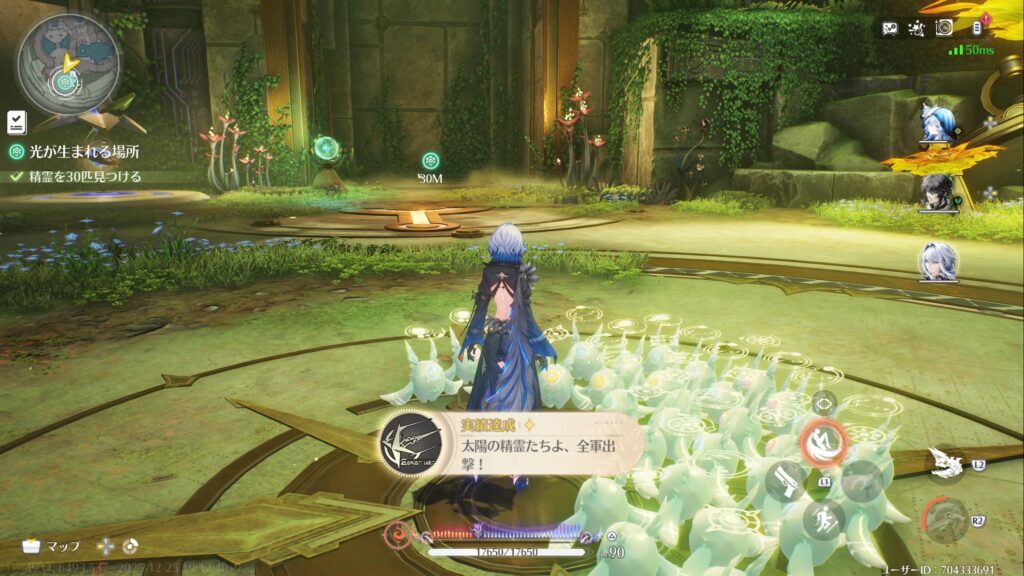Open the マップ map button

[x=50, y=547]
